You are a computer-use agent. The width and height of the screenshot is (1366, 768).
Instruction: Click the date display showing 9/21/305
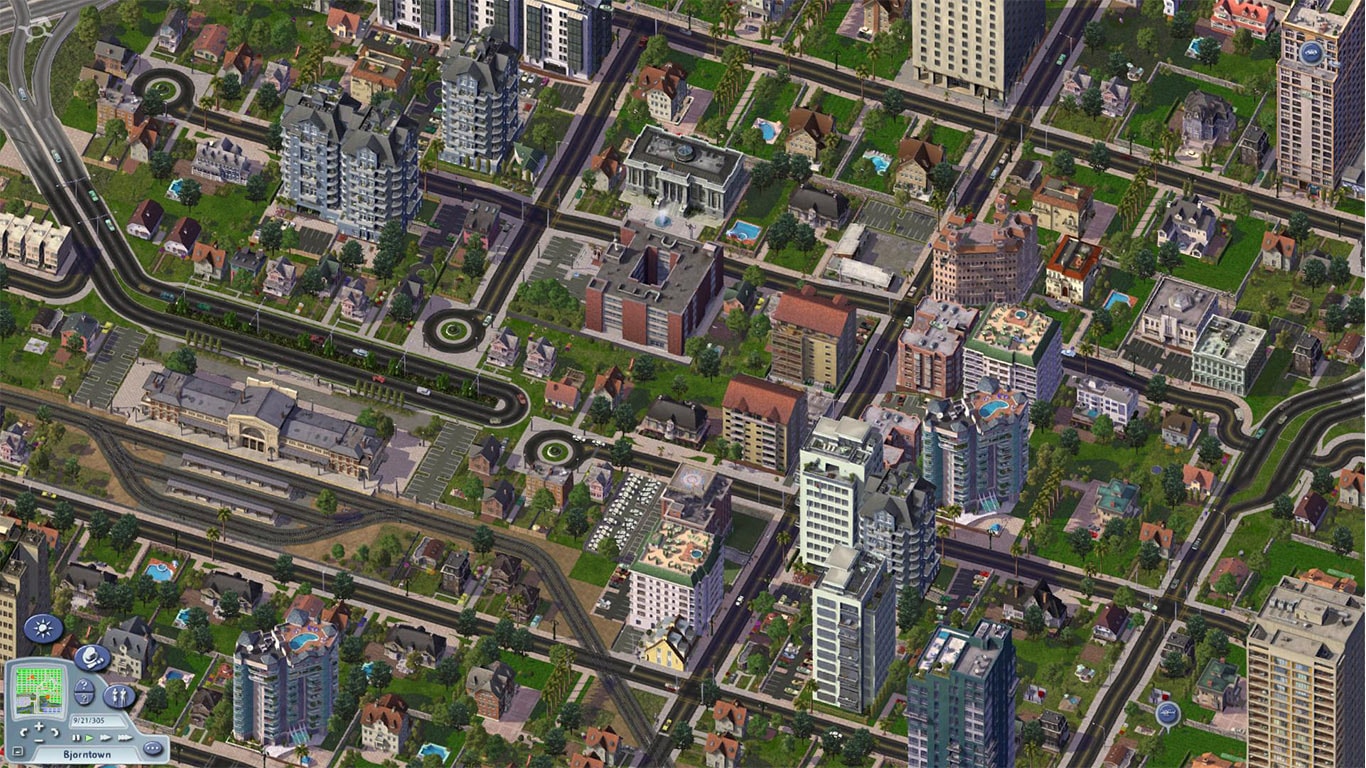tap(89, 719)
